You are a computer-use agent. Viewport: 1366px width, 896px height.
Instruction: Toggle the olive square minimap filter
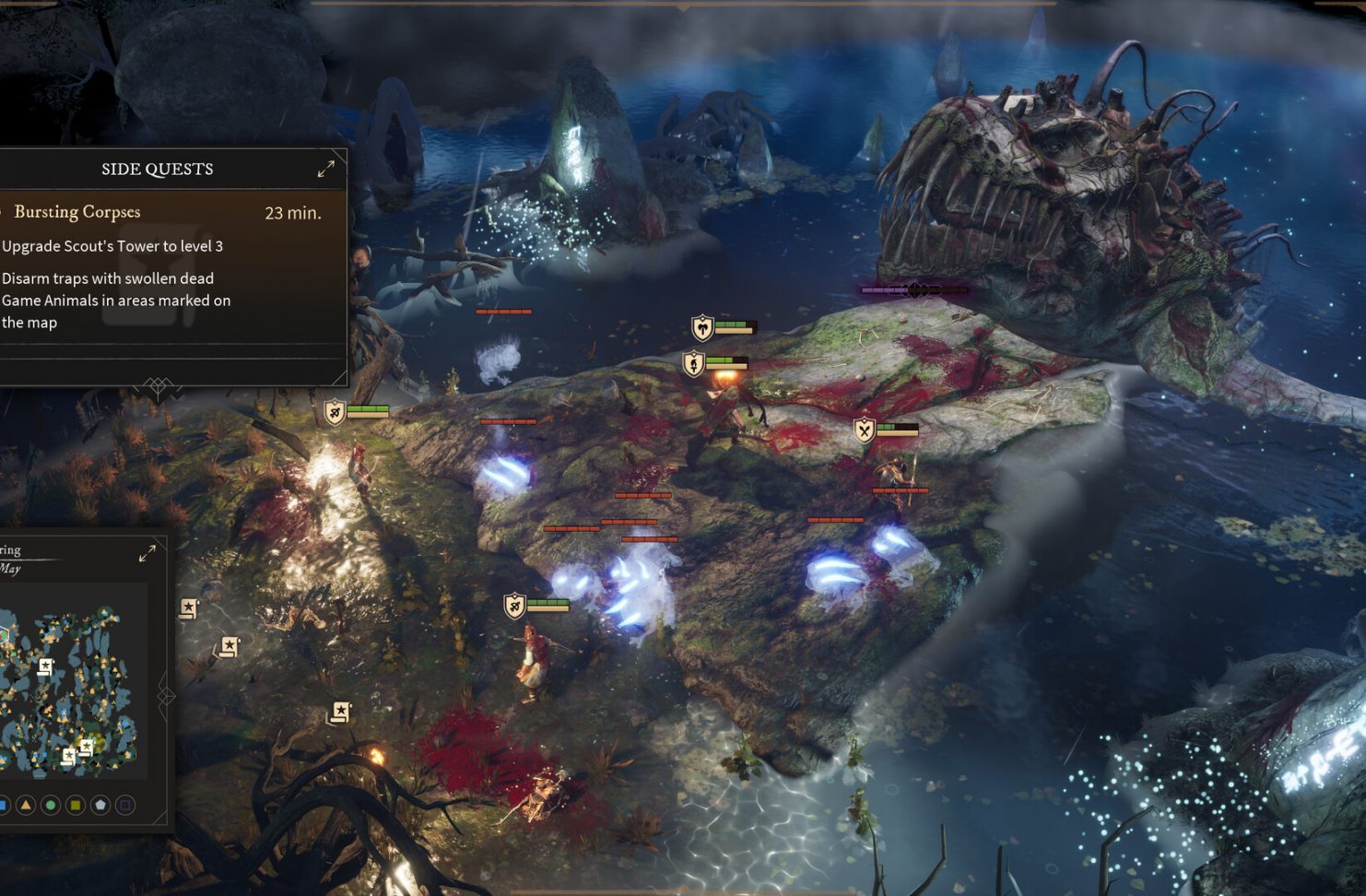point(76,806)
